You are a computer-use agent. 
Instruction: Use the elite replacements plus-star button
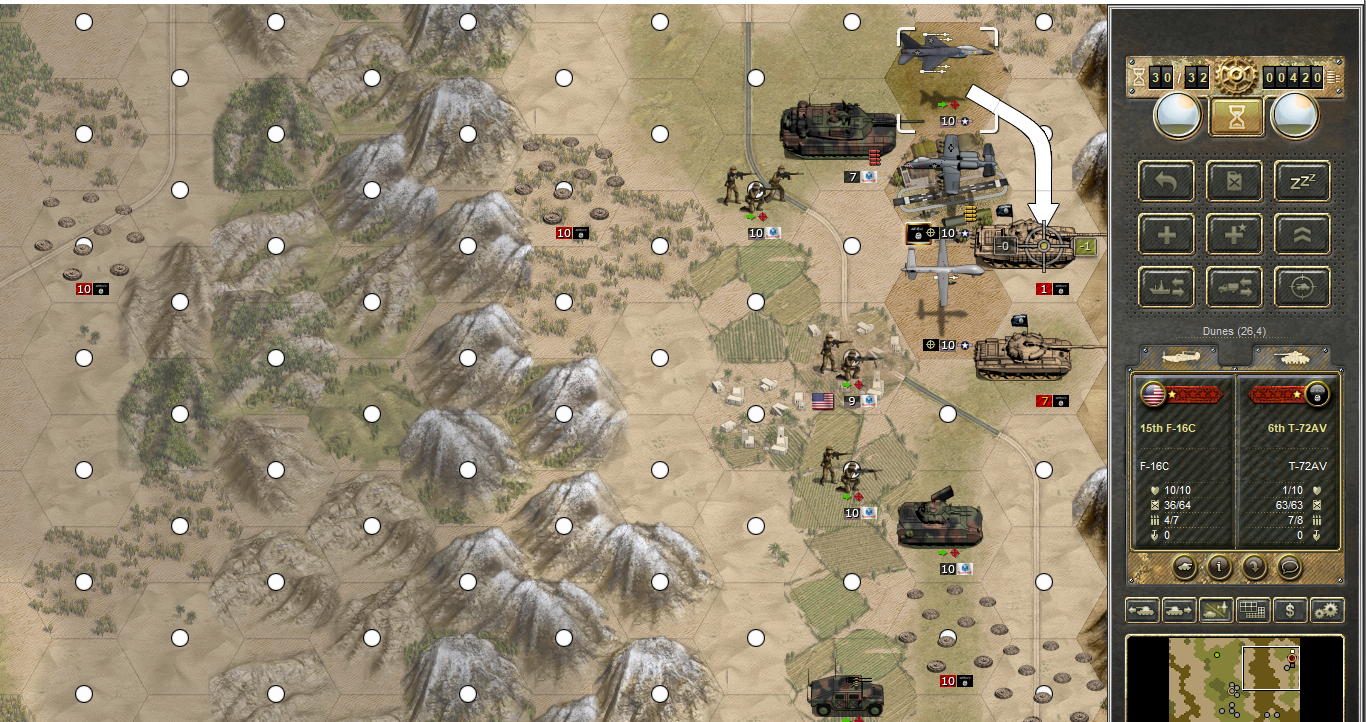point(1234,235)
